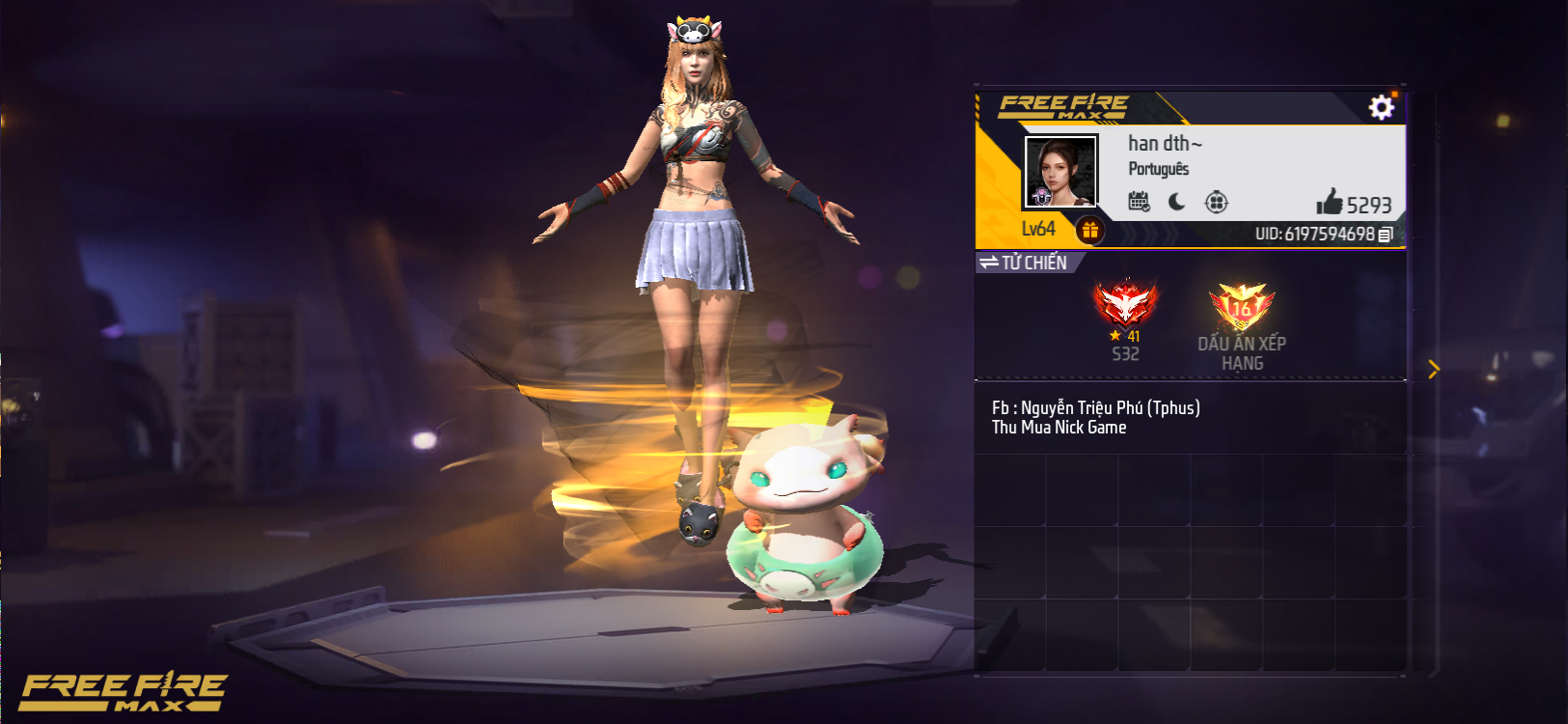Open the Dấu Ấn Xếp Hạng badge
1568x724 pixels.
coord(1242,309)
